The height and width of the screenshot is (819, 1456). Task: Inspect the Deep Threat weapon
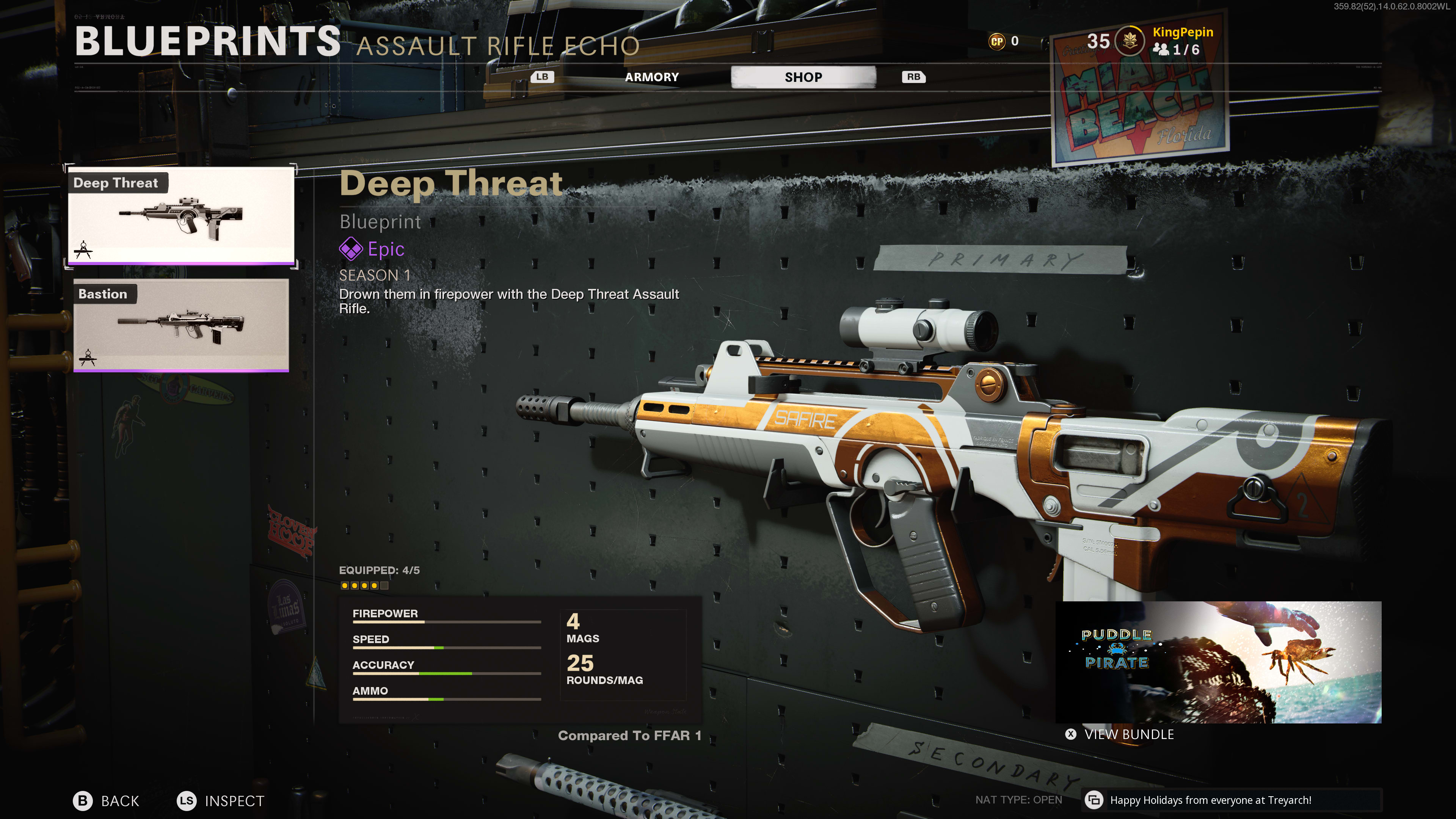[x=221, y=800]
